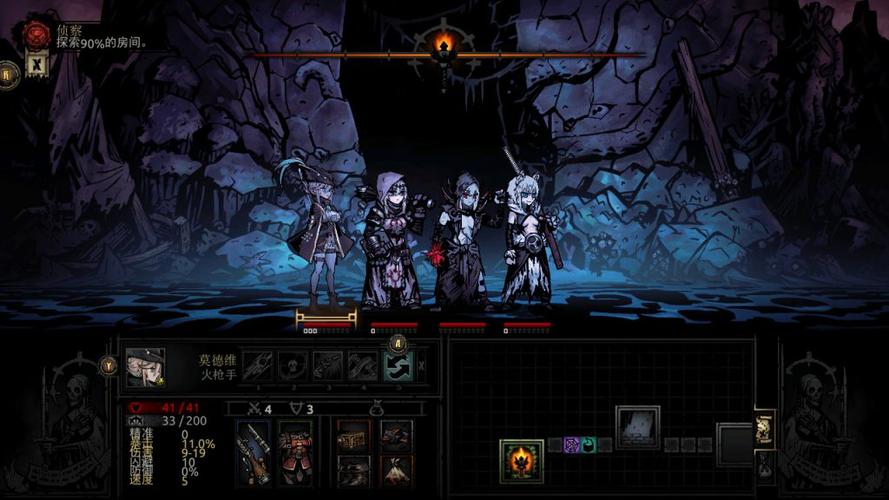Image resolution: width=889 pixels, height=500 pixels.
Task: Choose the skull skill icon
Action: pyautogui.click(x=293, y=366)
